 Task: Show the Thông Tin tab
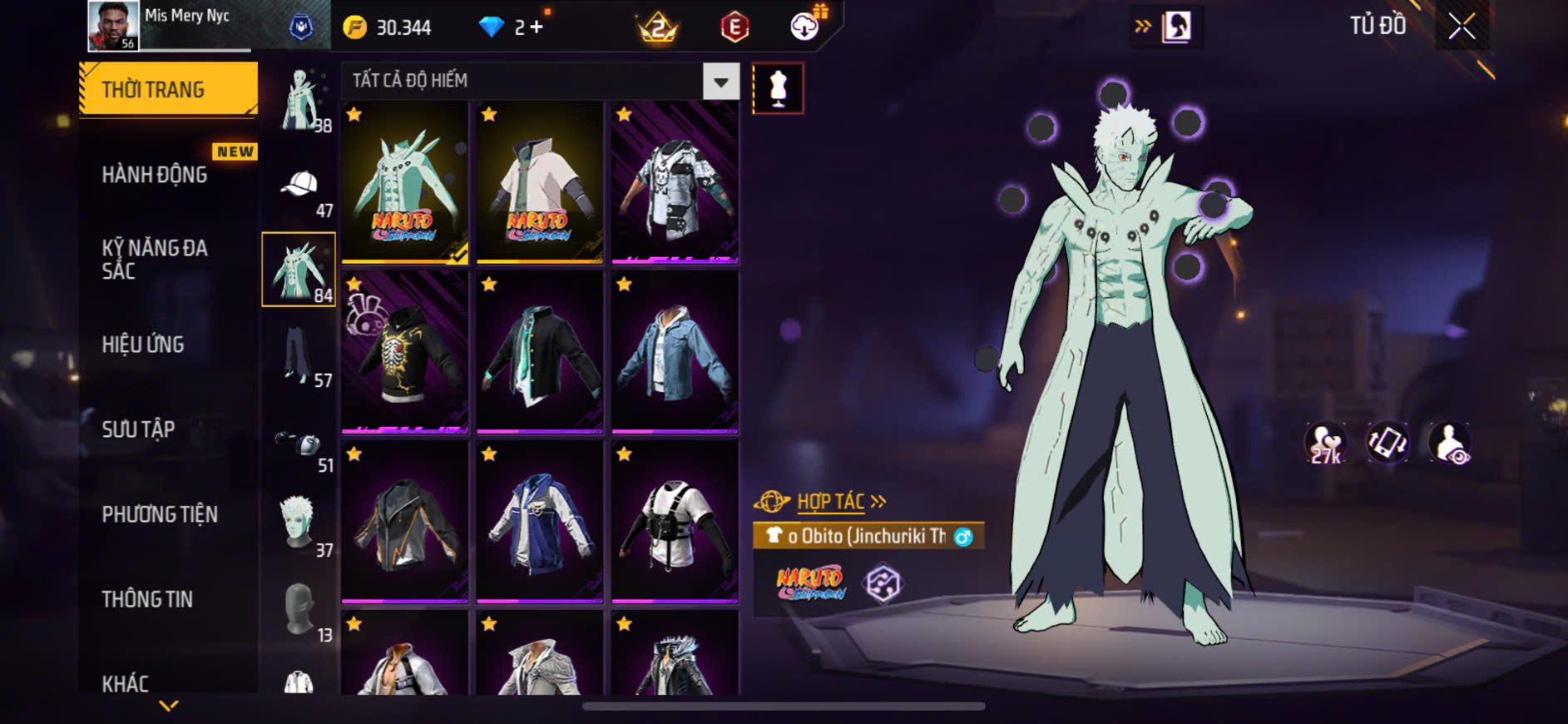tap(147, 599)
